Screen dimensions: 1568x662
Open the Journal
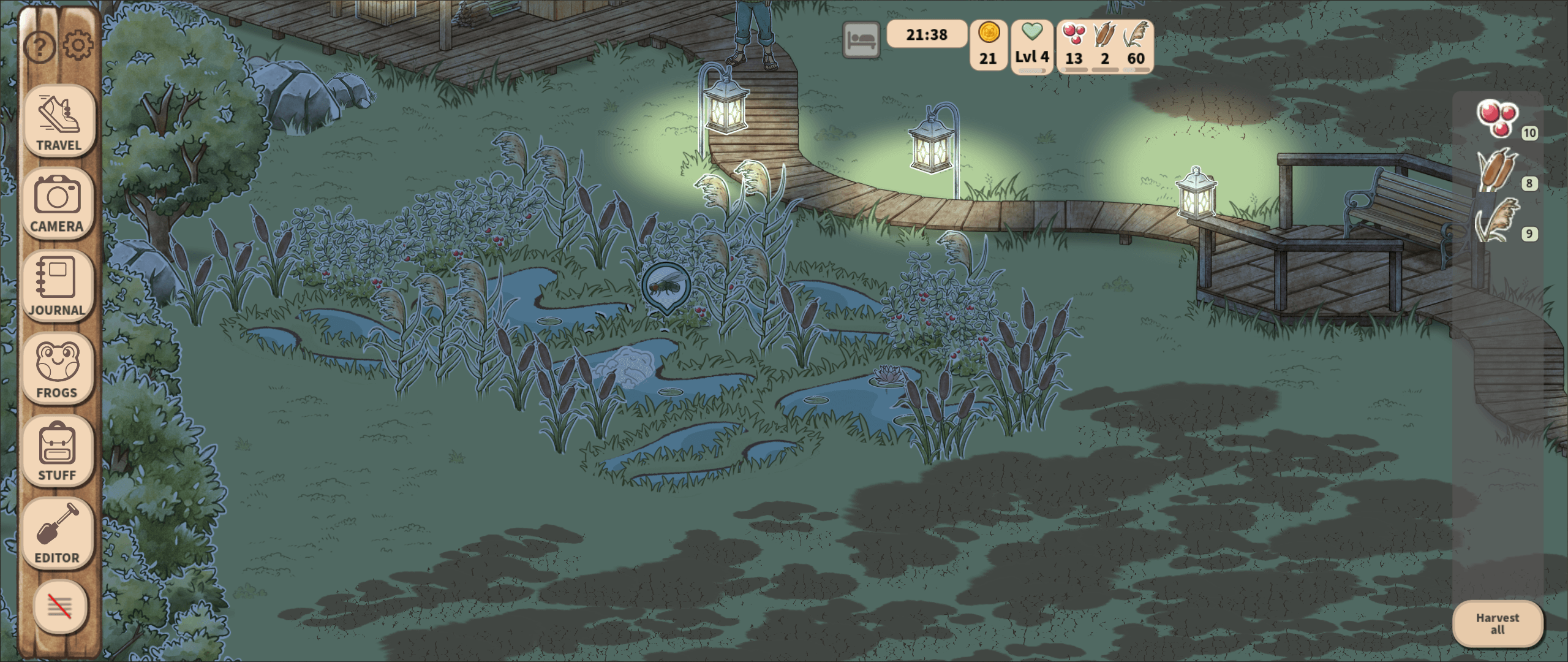click(x=57, y=286)
